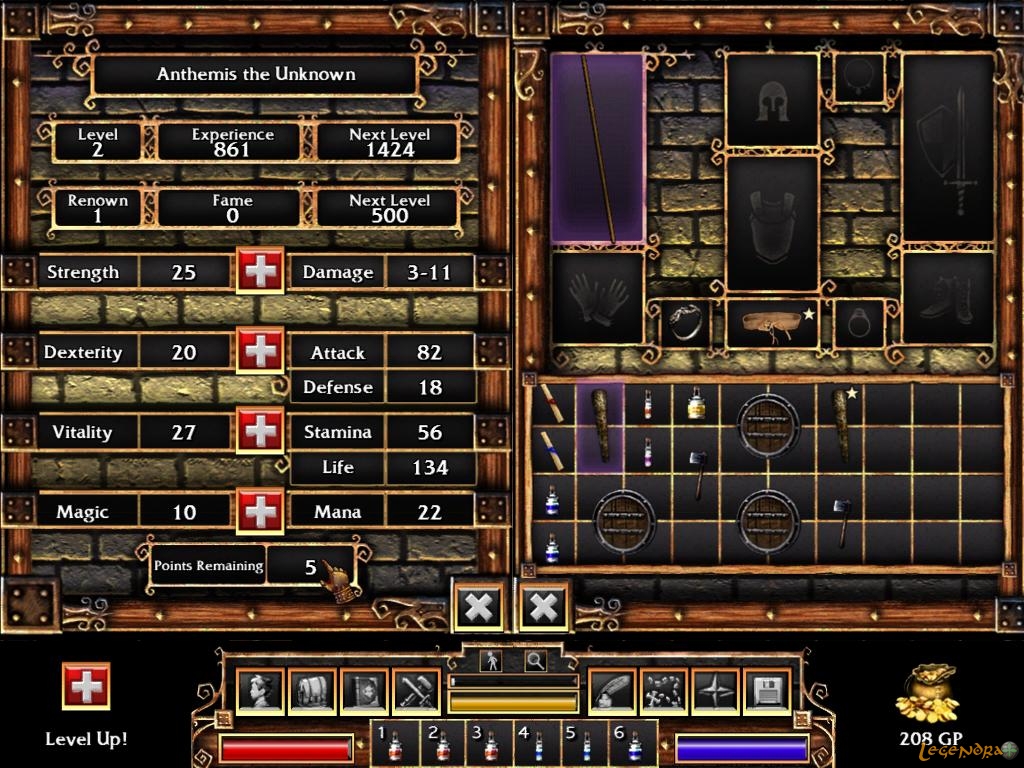Click the Level Up! red cross button
Viewport: 1024px width, 768px height.
coord(86,686)
